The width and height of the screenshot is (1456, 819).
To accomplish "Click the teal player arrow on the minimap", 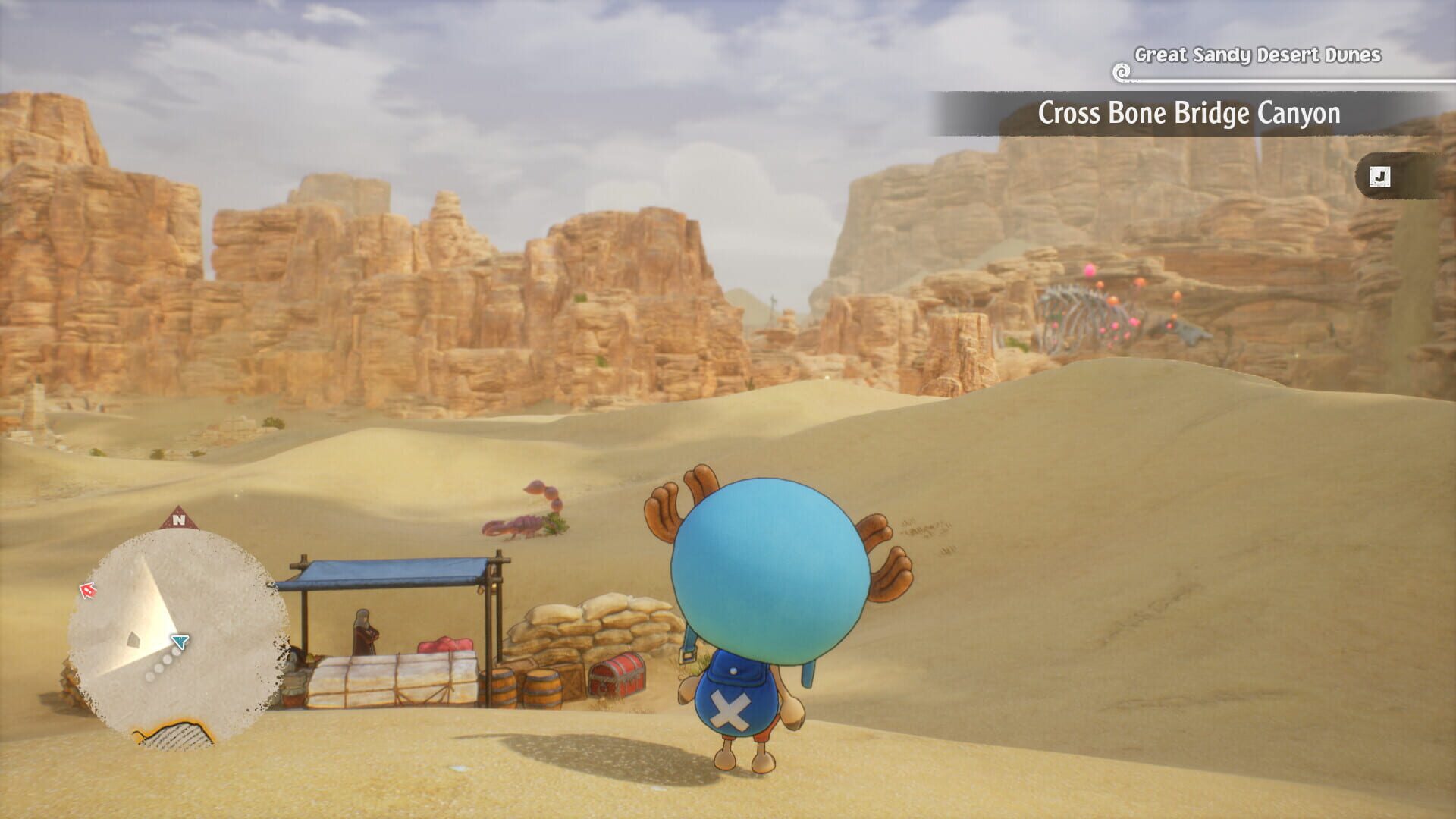I will tap(180, 641).
